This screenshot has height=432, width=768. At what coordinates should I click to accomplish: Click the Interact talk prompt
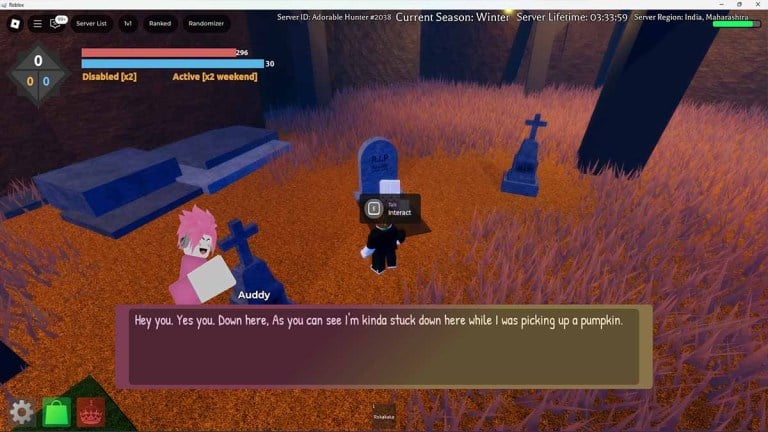(390, 209)
